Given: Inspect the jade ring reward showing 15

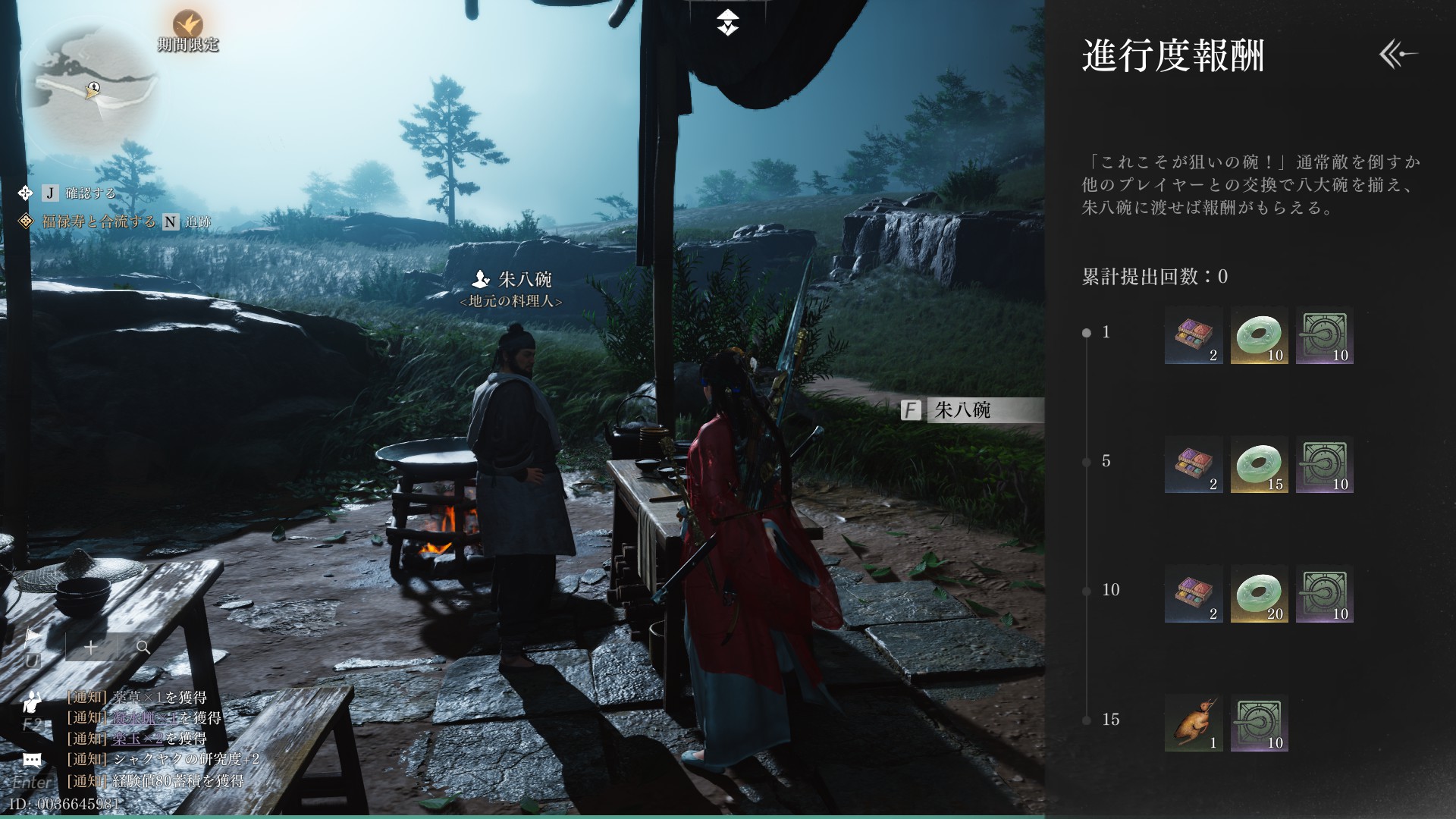Looking at the screenshot, I should (x=1259, y=465).
